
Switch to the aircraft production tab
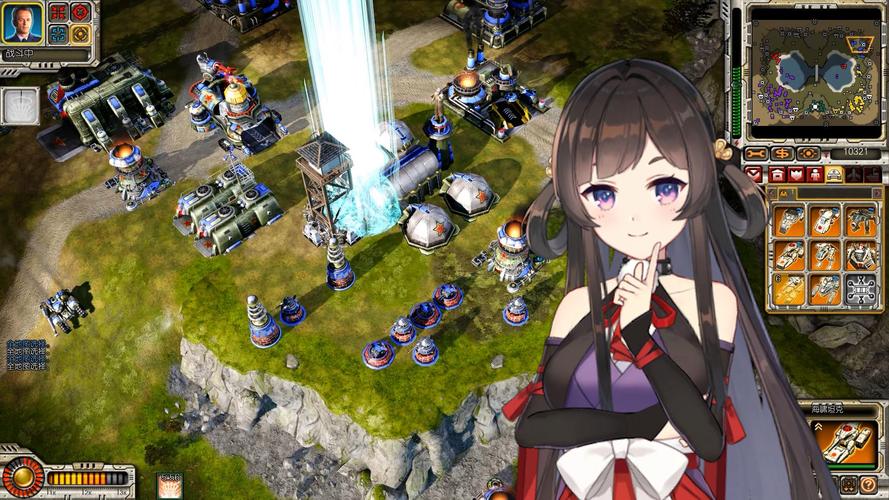tap(857, 174)
